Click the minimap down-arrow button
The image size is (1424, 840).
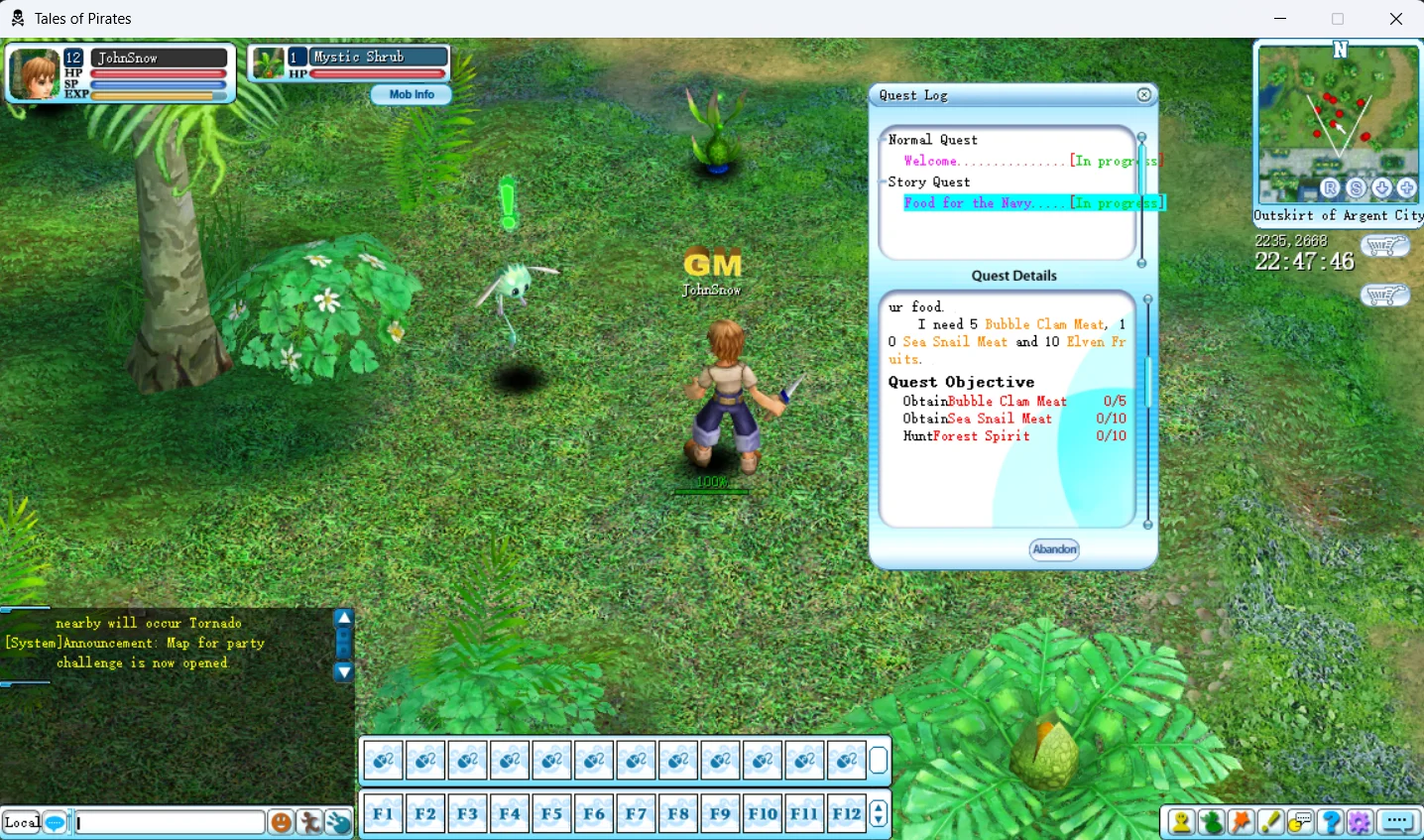(x=1381, y=188)
